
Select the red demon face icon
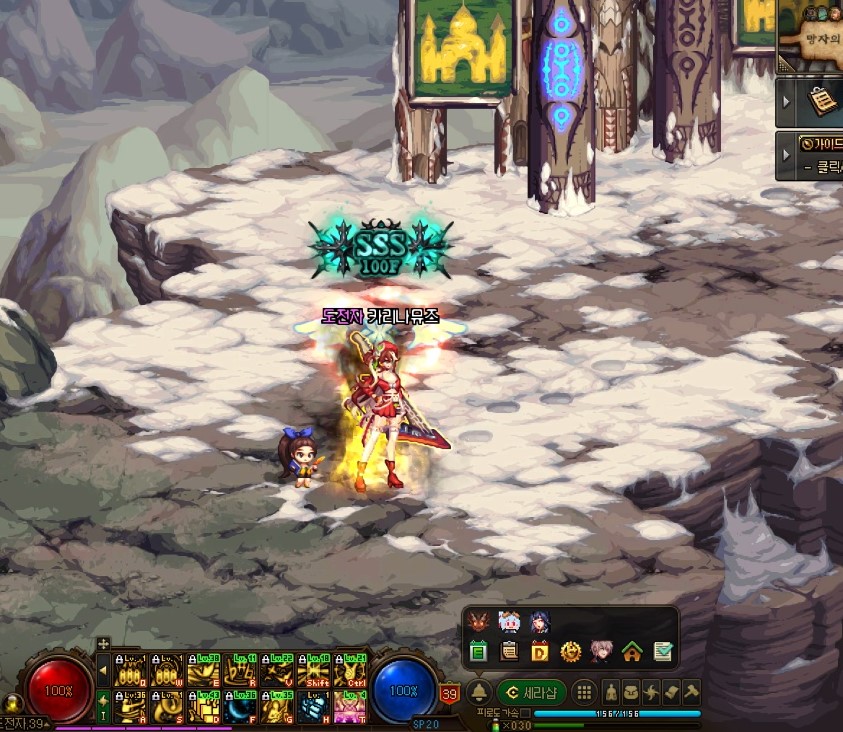478,622
